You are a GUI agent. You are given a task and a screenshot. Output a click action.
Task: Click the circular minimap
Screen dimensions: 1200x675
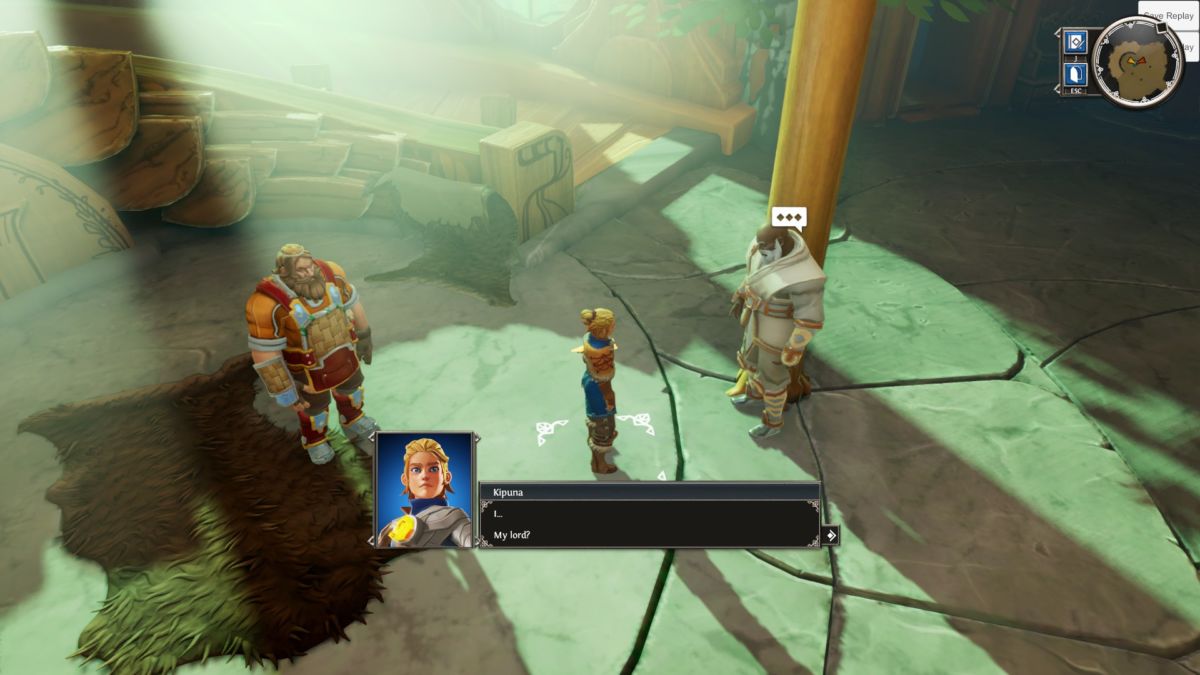[1137, 62]
